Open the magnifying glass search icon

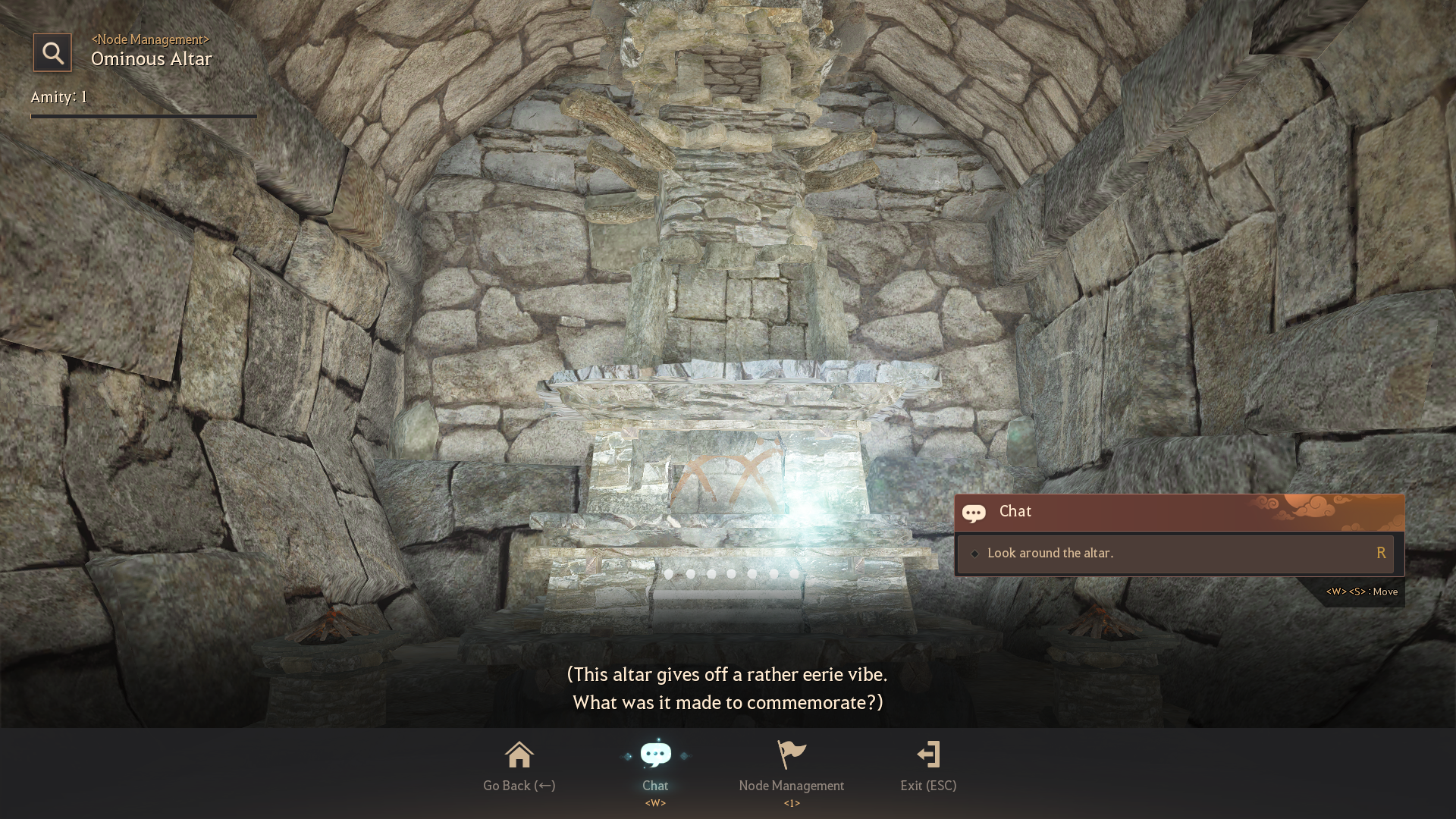52,52
